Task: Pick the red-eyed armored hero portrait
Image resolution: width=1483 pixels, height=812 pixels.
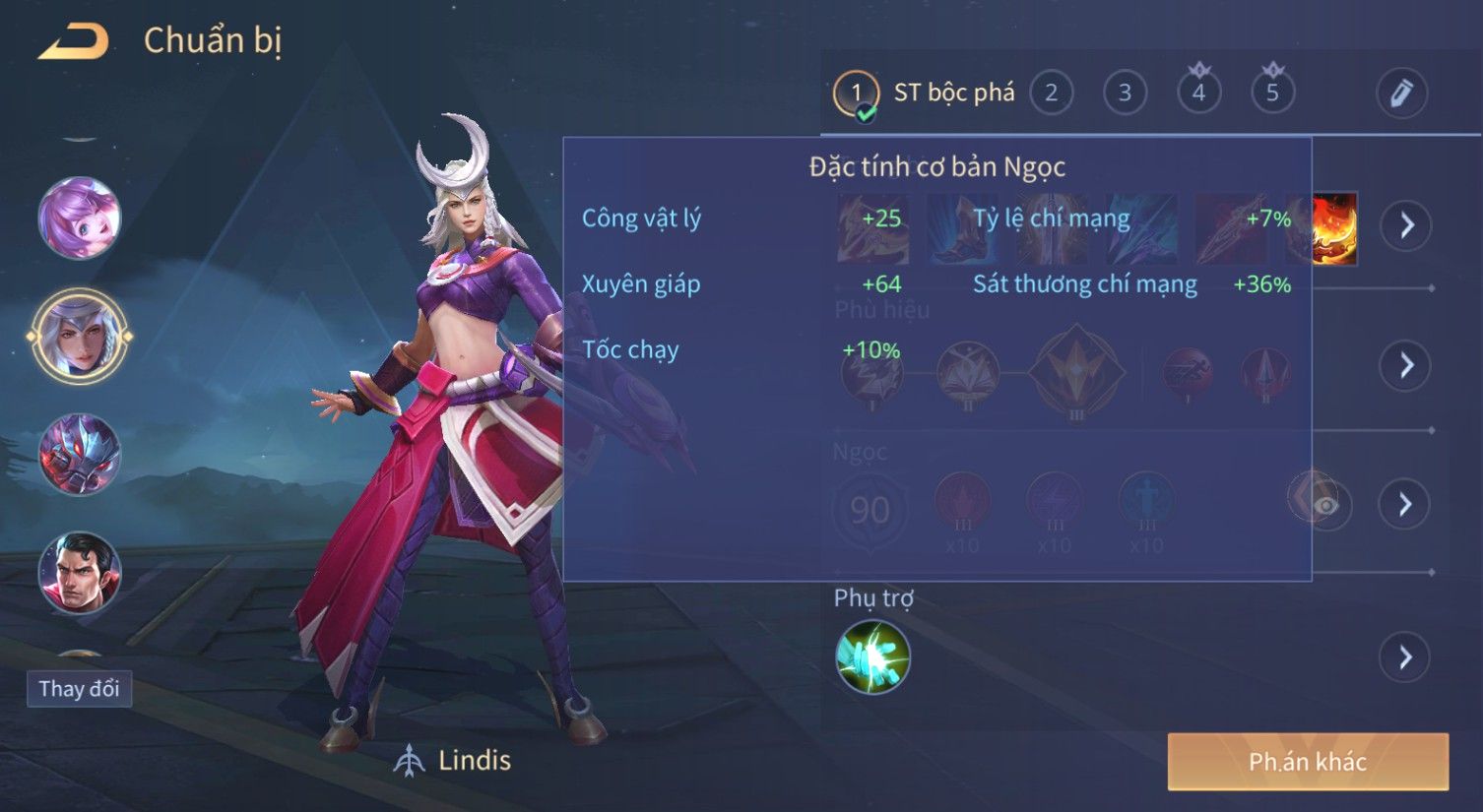Action: coord(79,455)
